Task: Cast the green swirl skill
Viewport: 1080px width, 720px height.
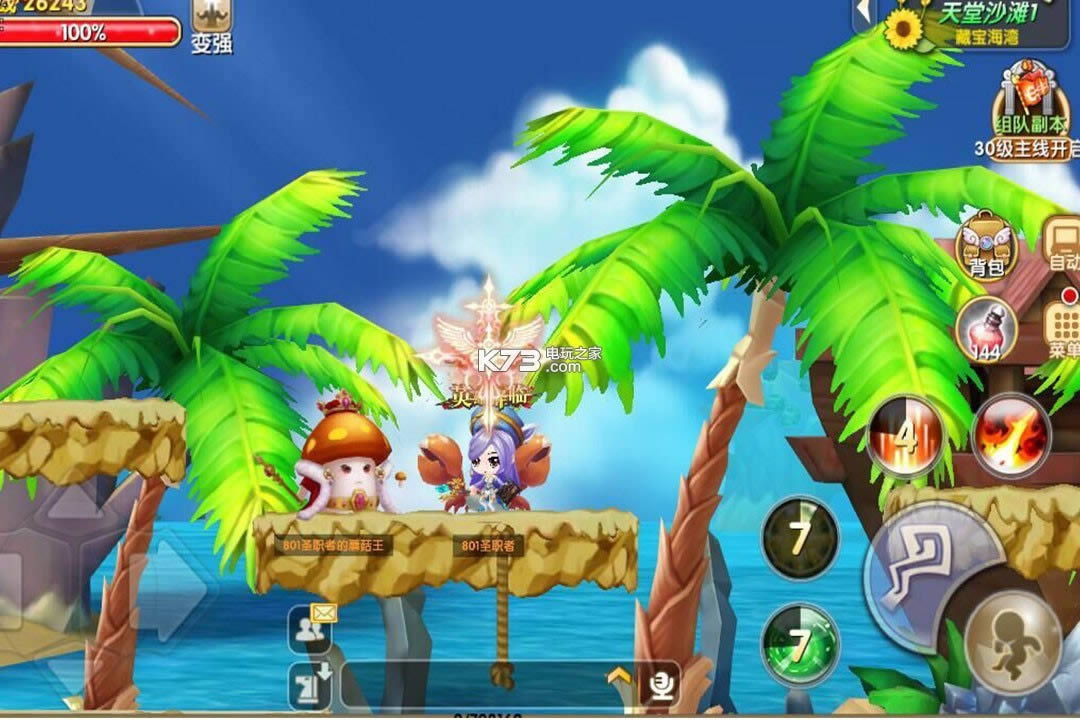Action: pyautogui.click(x=799, y=643)
